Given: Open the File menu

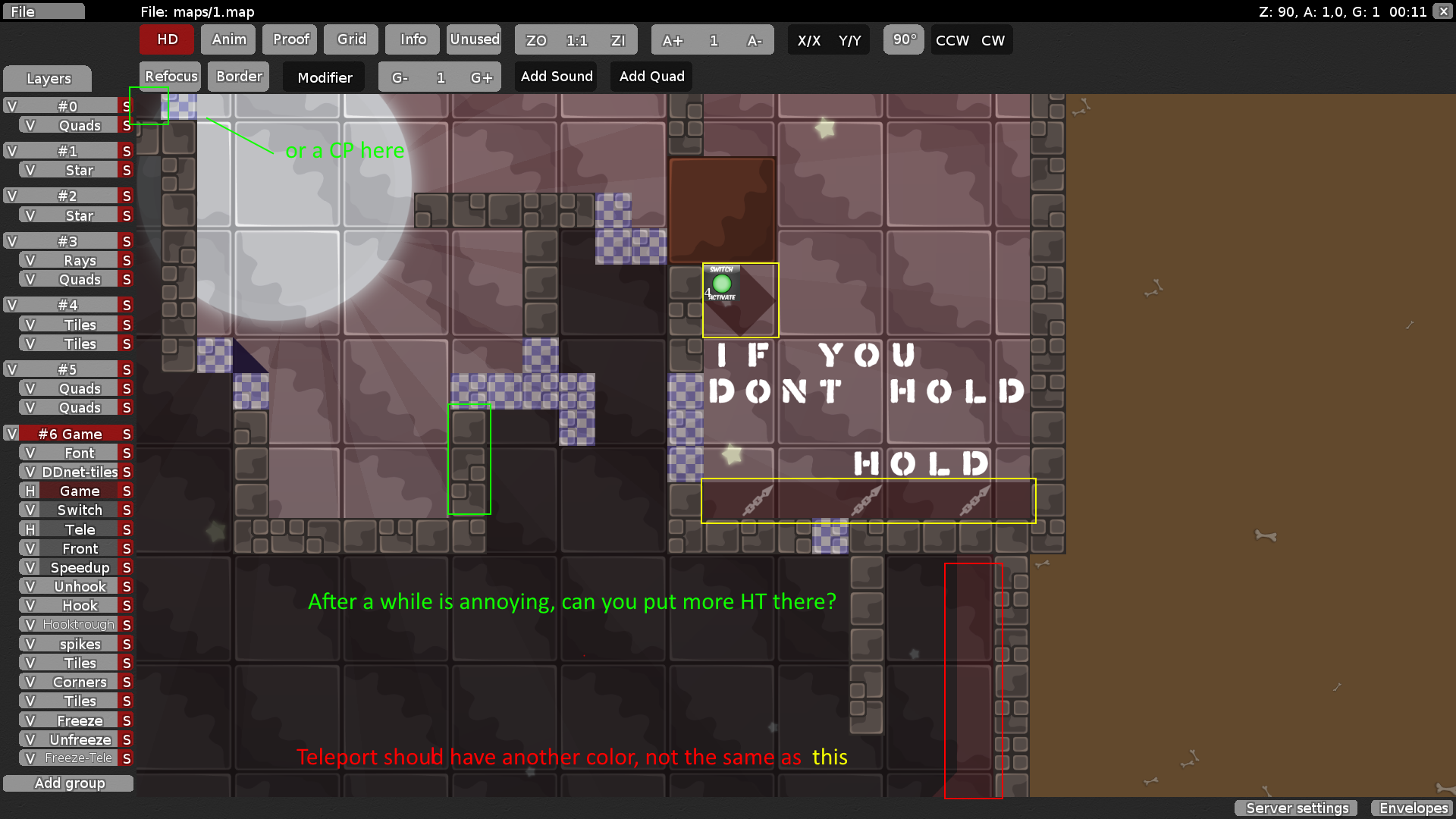Looking at the screenshot, I should click(x=43, y=11).
